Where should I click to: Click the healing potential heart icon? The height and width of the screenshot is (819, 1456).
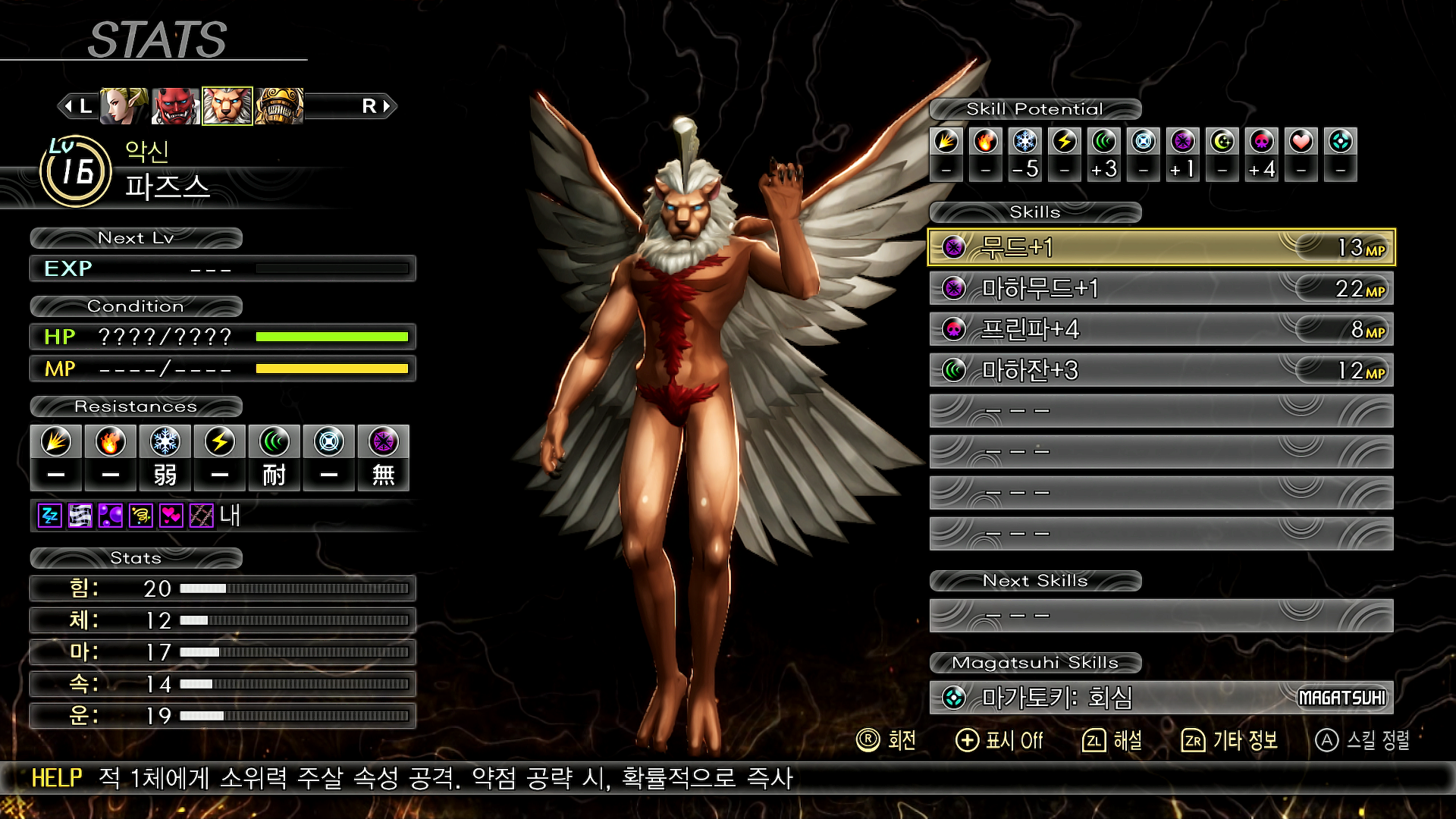point(1301,141)
